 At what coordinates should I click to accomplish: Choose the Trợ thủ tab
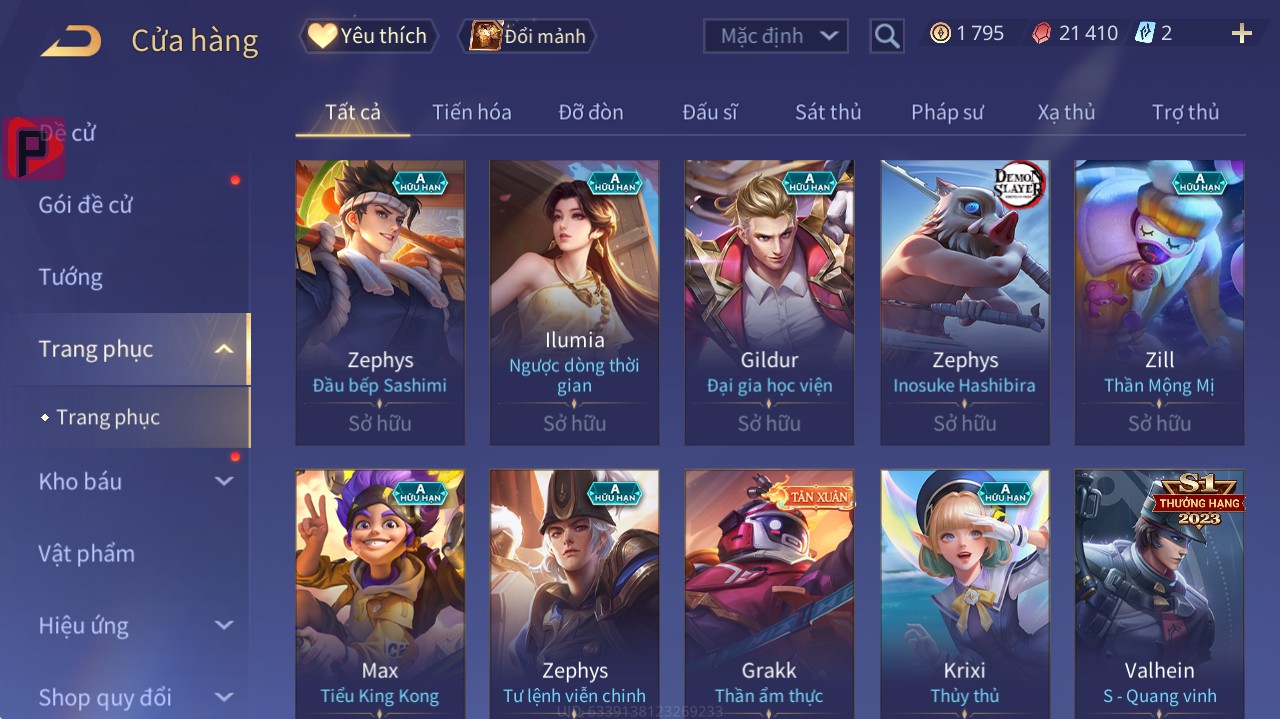[x=1185, y=112]
